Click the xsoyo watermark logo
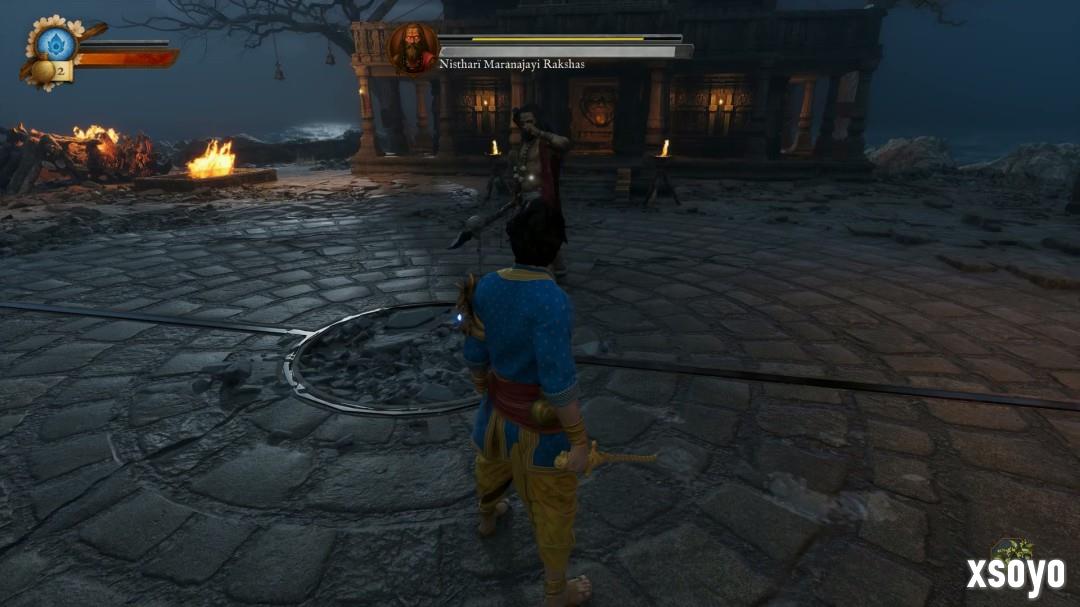The image size is (1080, 607). pos(1014,574)
